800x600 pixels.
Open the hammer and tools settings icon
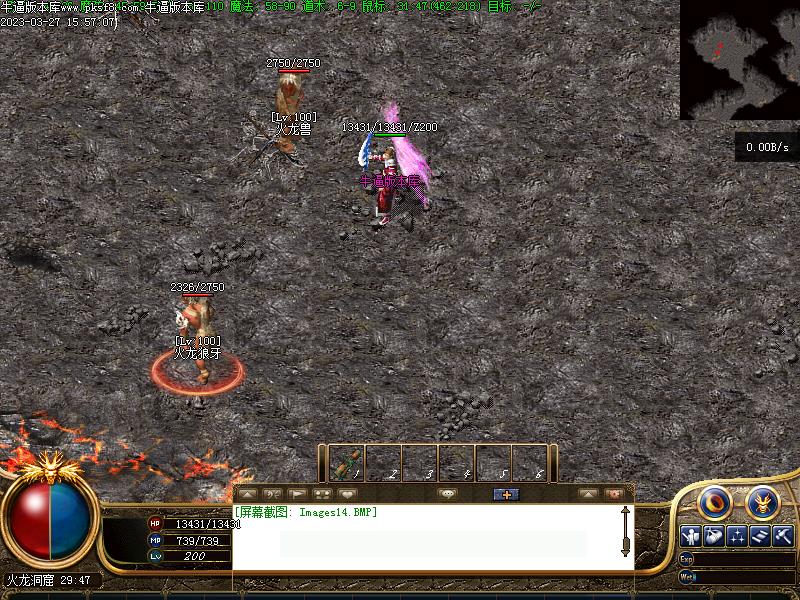783,536
